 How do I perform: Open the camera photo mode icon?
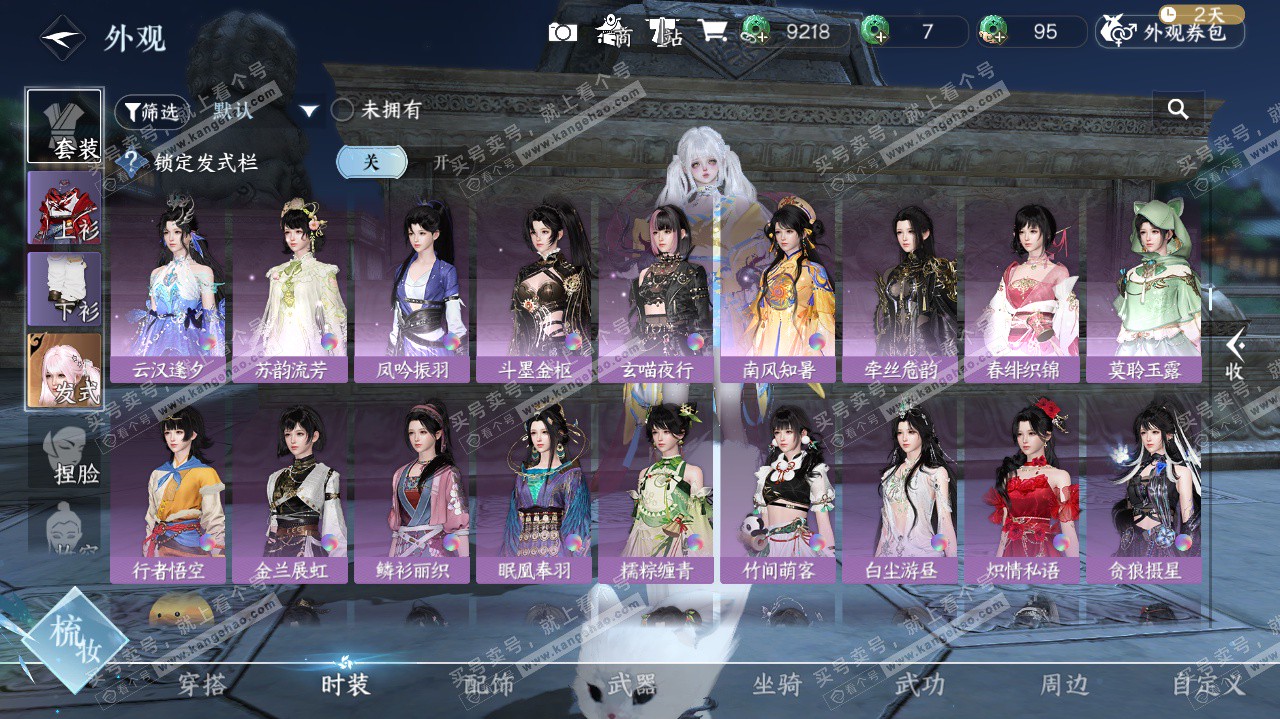tap(563, 32)
